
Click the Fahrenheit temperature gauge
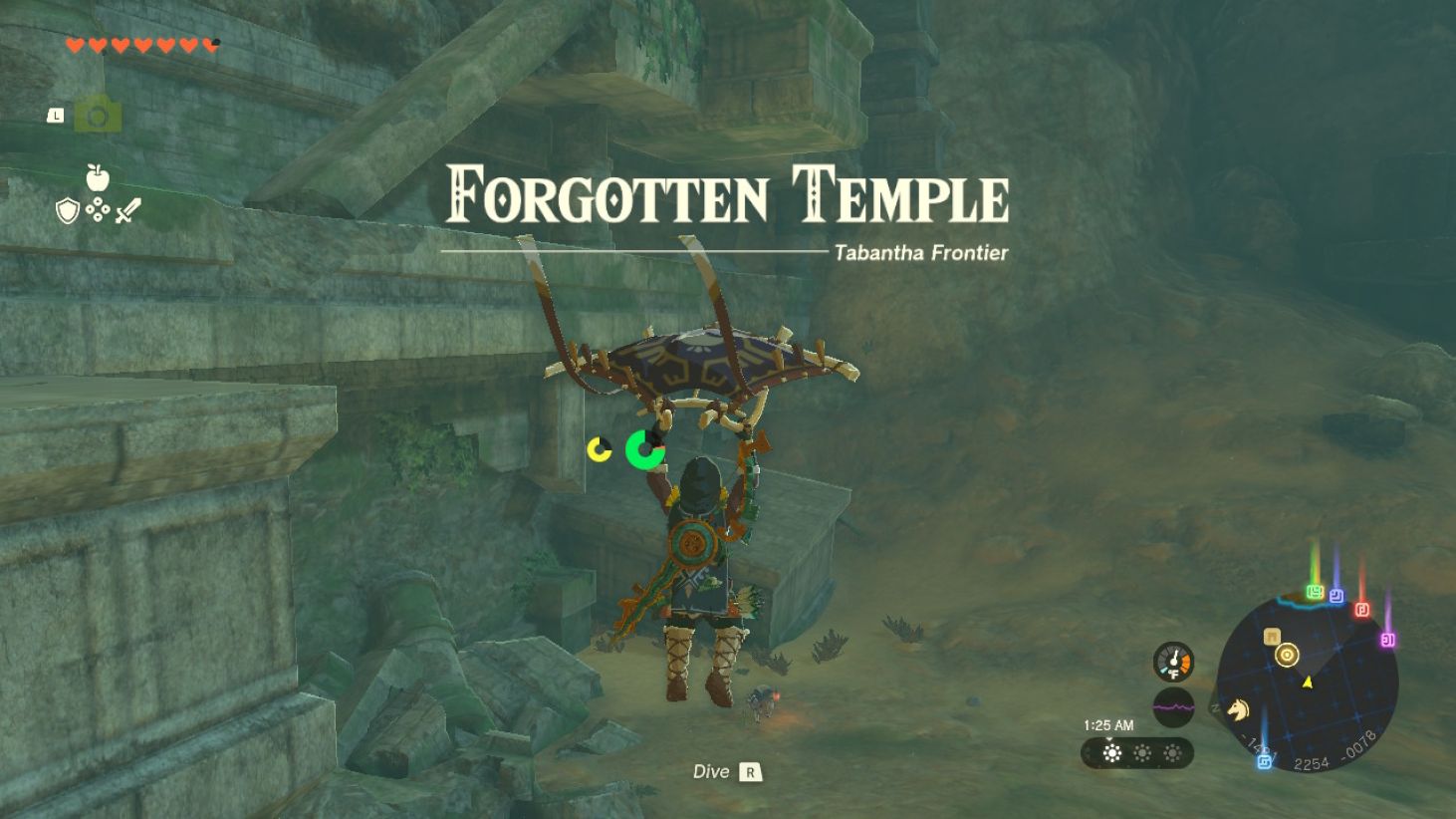pyautogui.click(x=1174, y=660)
